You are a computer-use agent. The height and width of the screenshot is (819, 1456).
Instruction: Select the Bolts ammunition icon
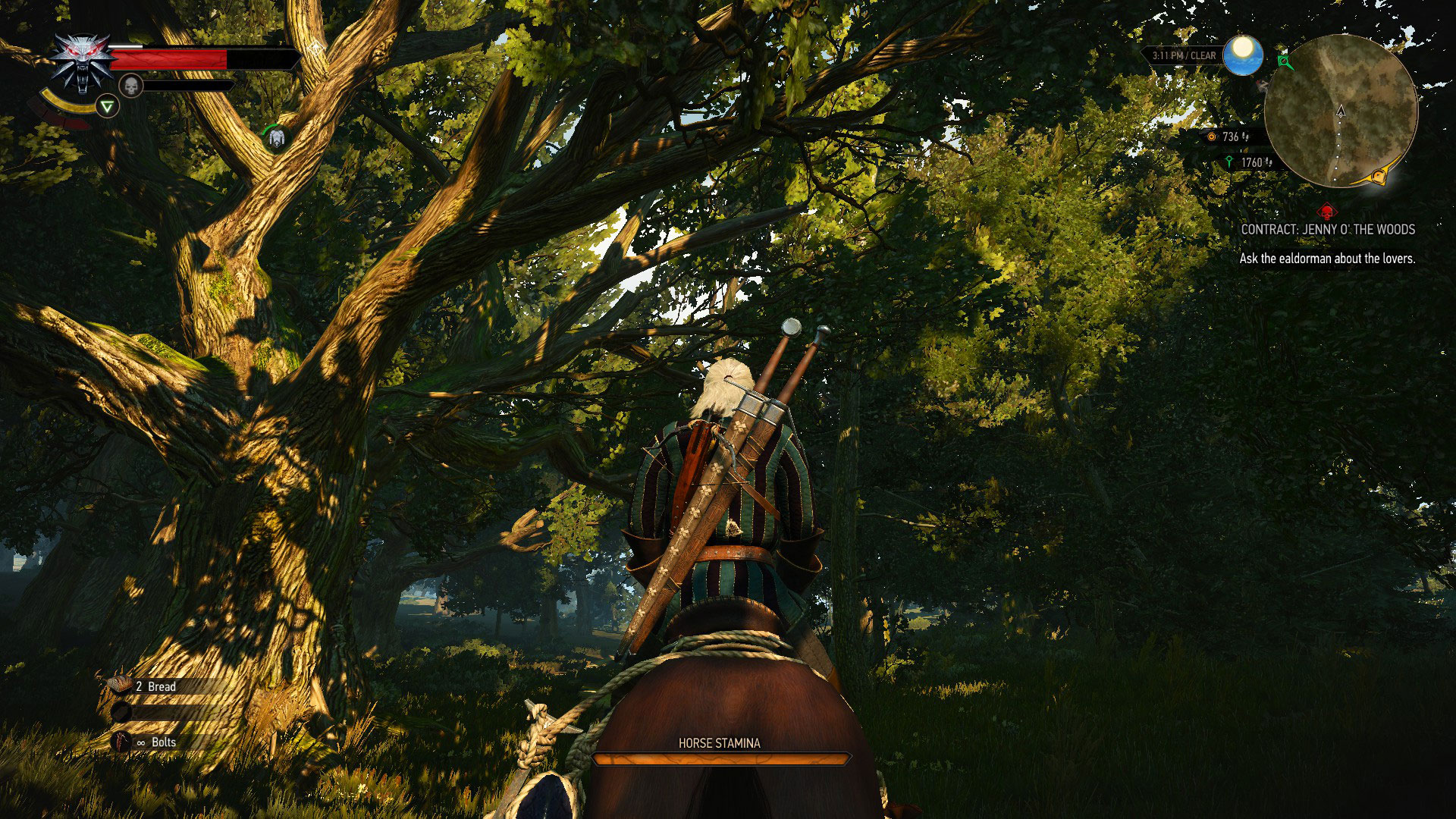tap(119, 742)
